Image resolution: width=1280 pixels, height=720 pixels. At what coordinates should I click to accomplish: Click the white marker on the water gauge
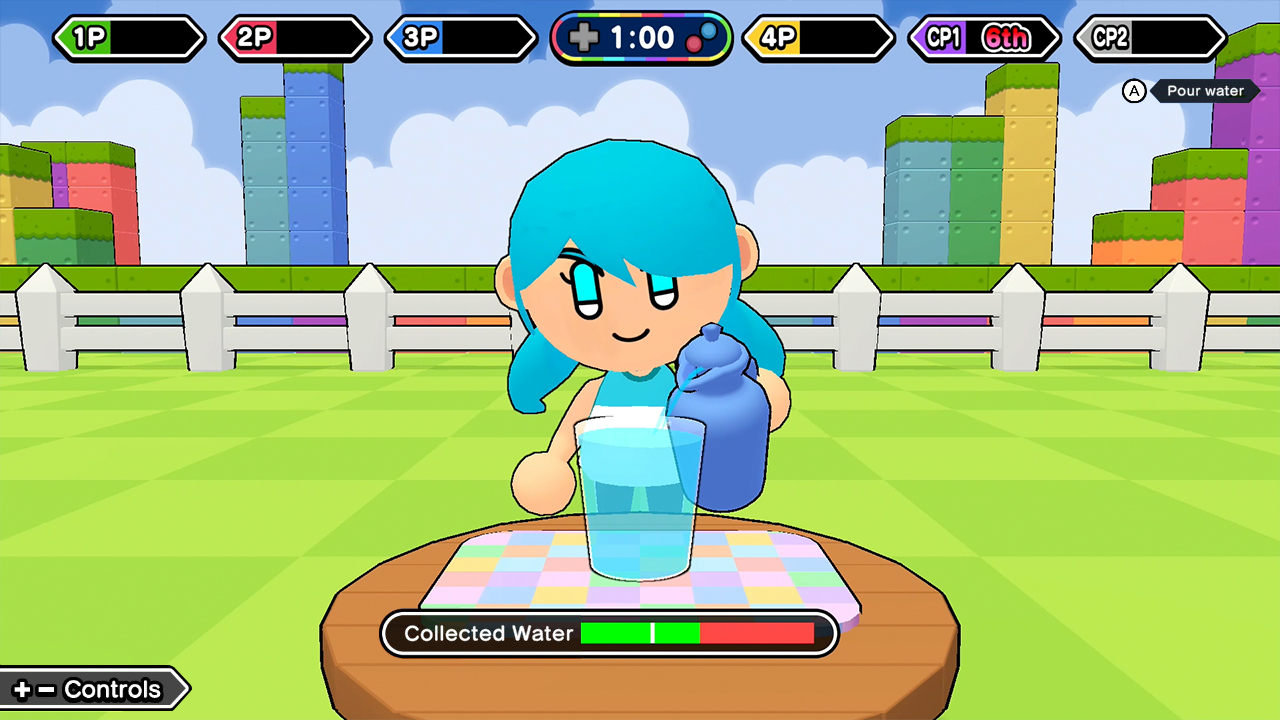652,633
